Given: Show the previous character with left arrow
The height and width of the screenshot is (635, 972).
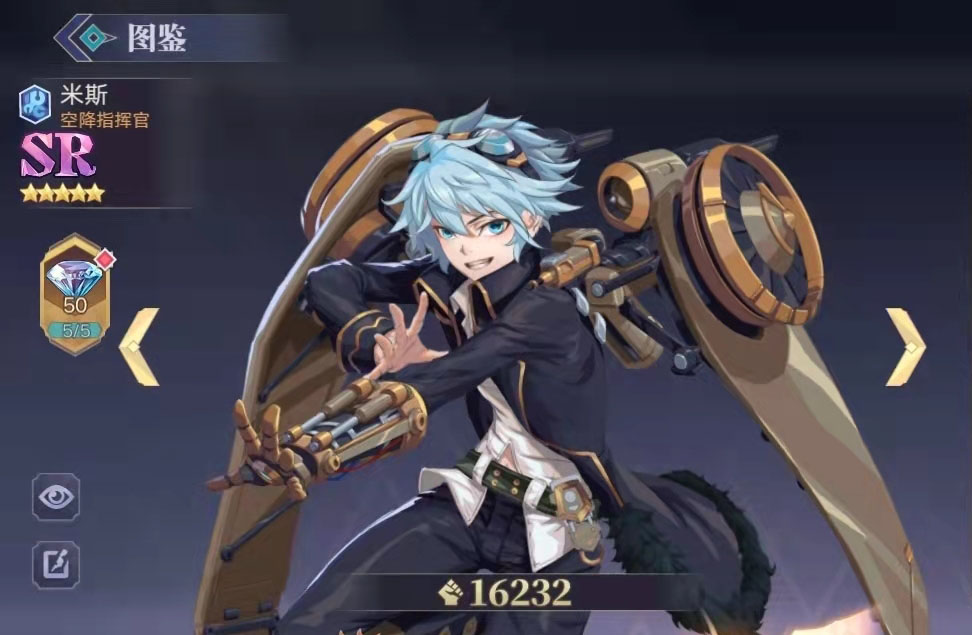Looking at the screenshot, I should pos(140,346).
